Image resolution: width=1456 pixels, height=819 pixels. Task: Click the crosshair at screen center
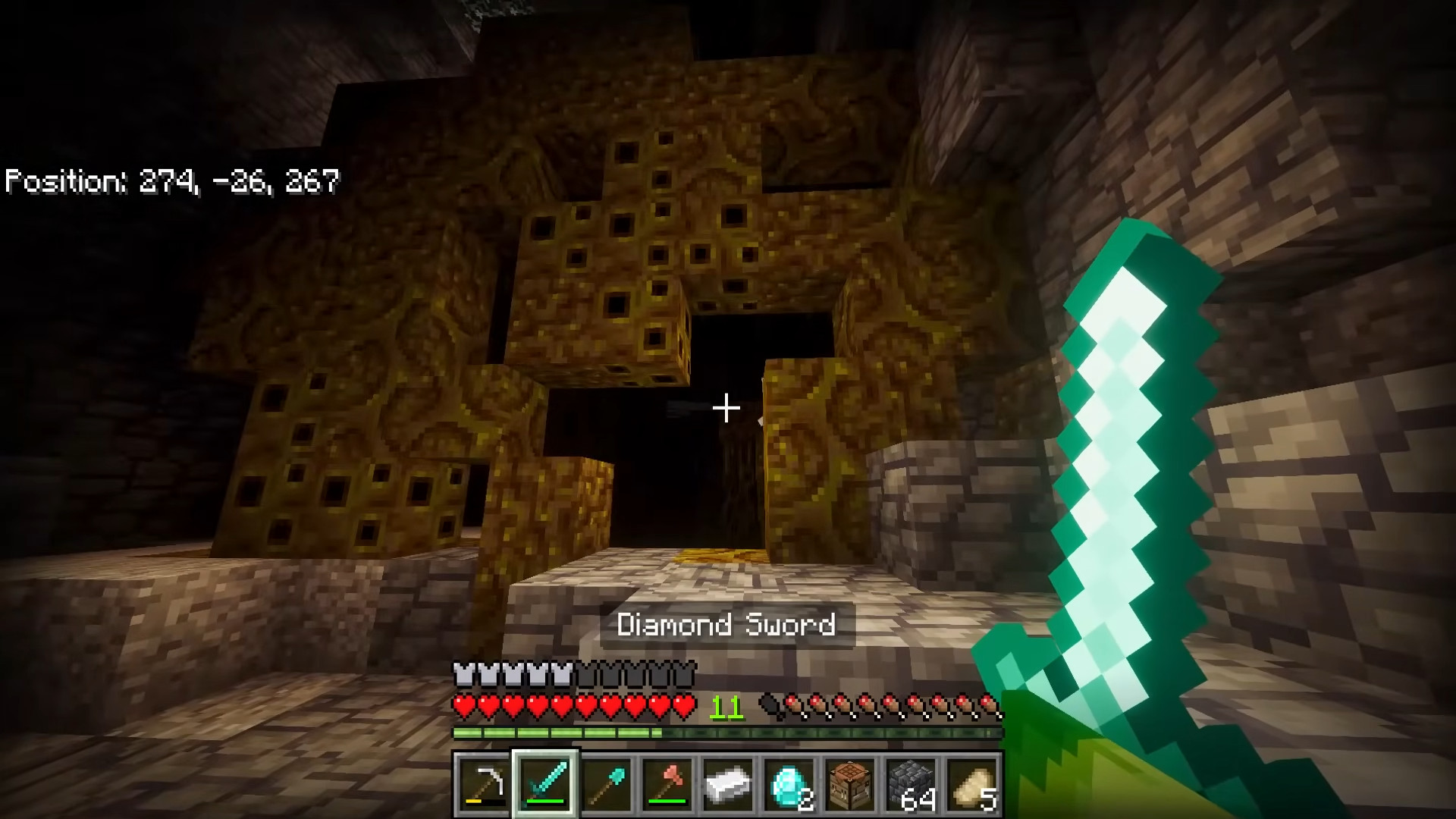coord(726,409)
